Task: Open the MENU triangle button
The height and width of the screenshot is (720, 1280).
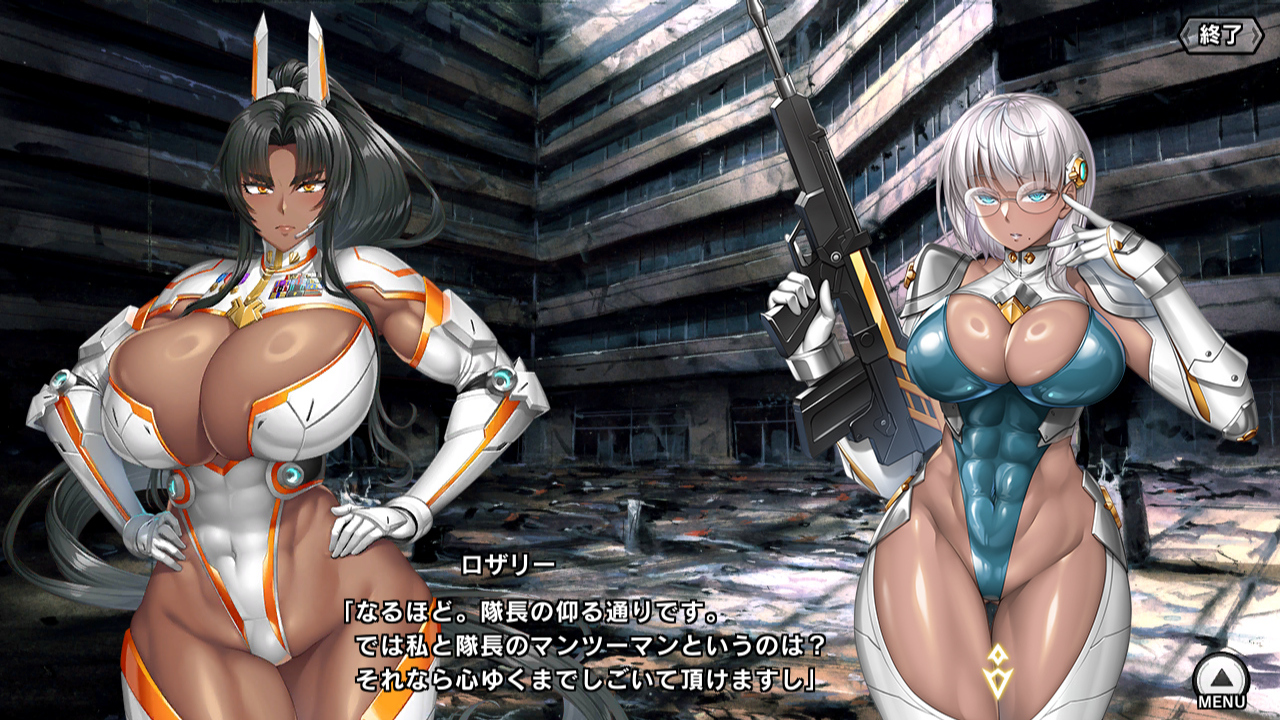Action: [1221, 678]
